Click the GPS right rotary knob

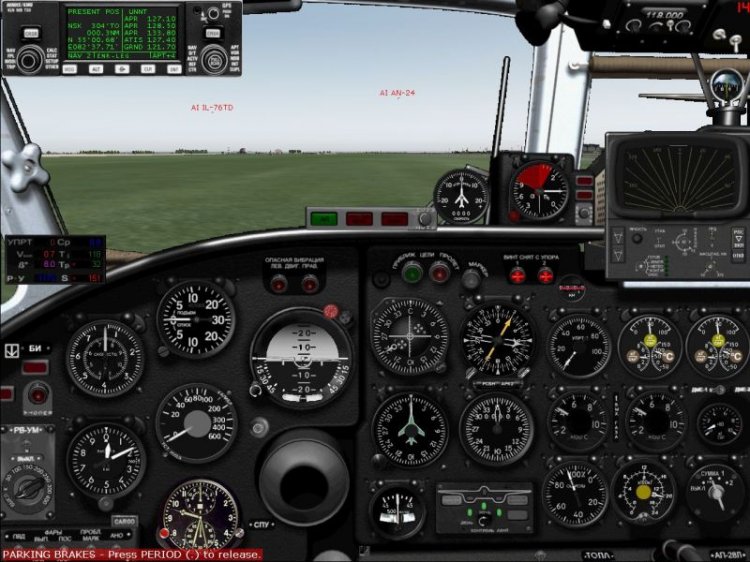213,58
